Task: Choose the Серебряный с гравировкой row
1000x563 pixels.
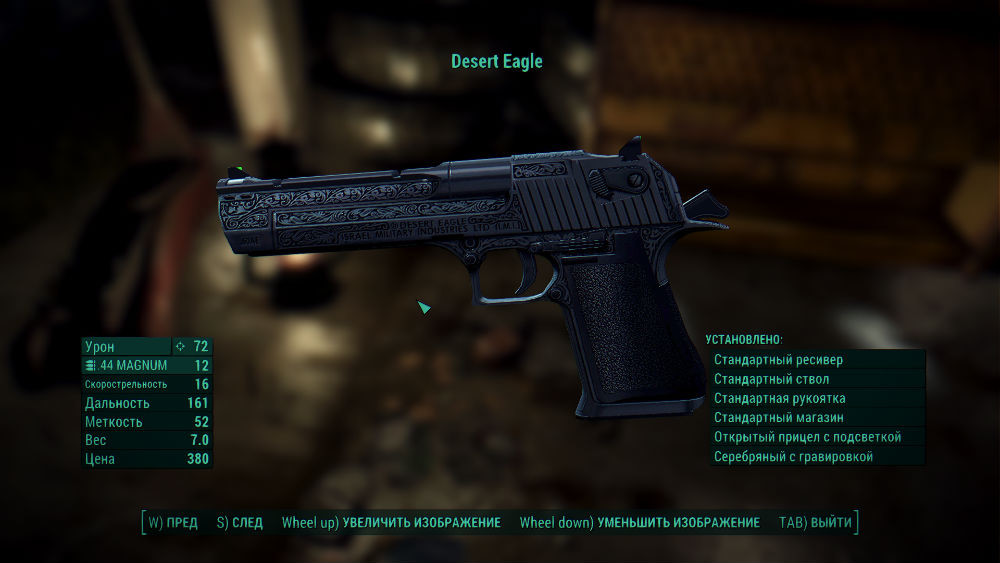Action: point(816,456)
